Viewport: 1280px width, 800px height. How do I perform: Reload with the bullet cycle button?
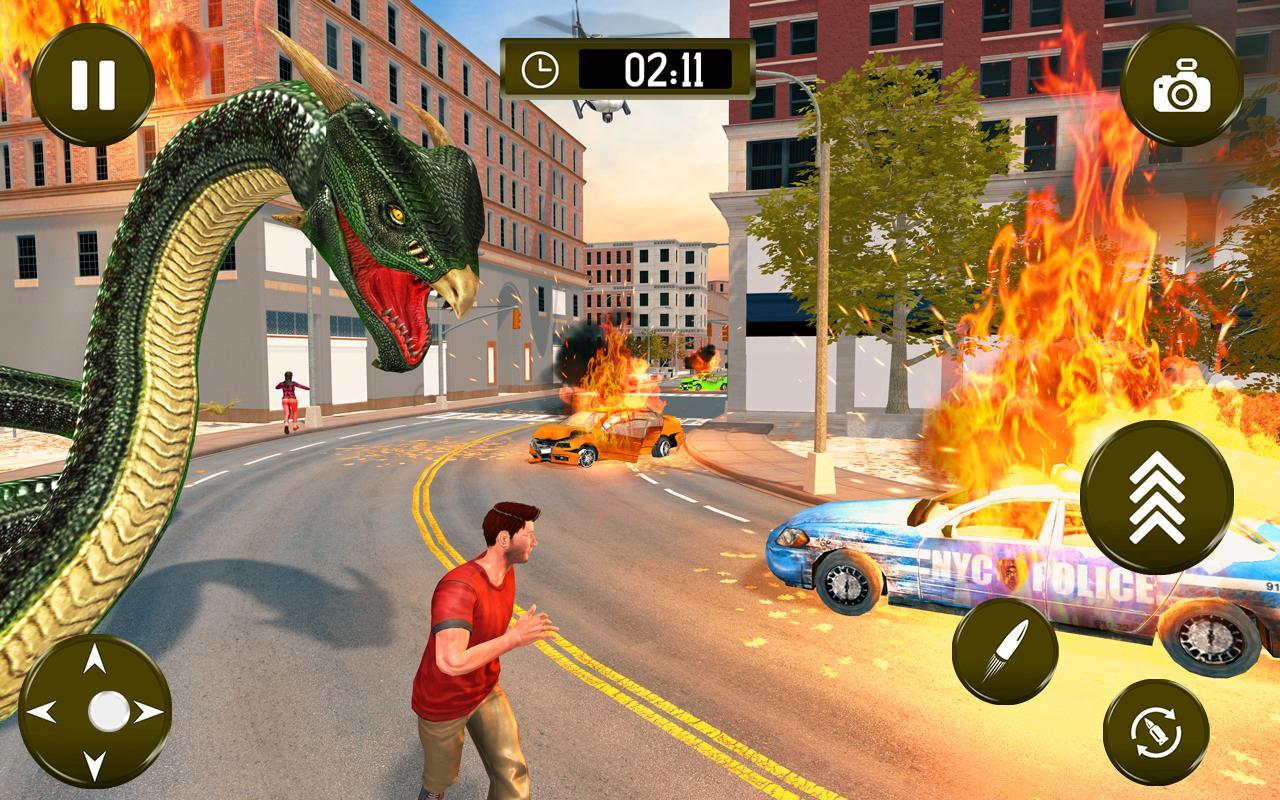click(1155, 731)
